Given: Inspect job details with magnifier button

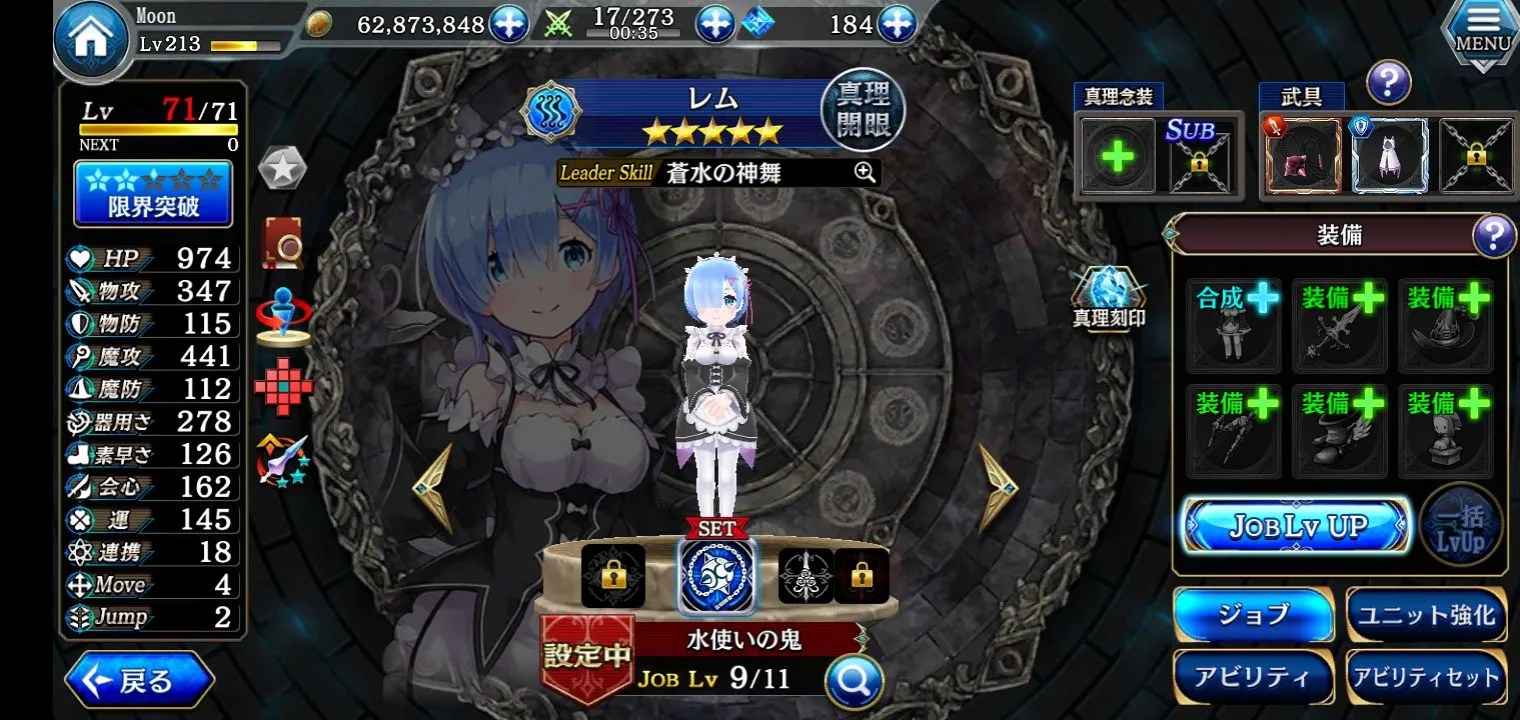Looking at the screenshot, I should click(x=854, y=681).
